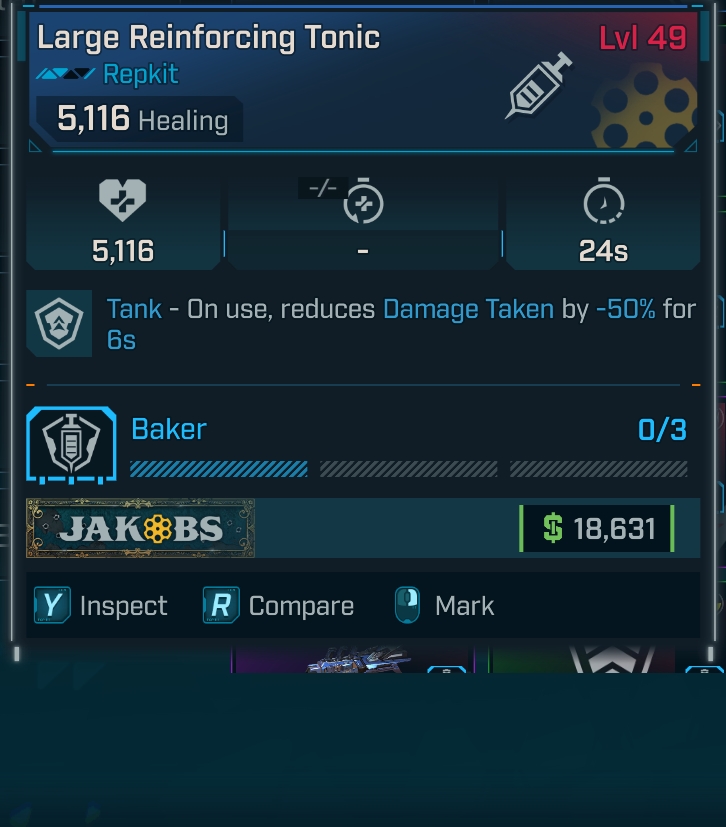Select the Compare option in the item card
Screen dimensions: 726x827
pos(279,606)
